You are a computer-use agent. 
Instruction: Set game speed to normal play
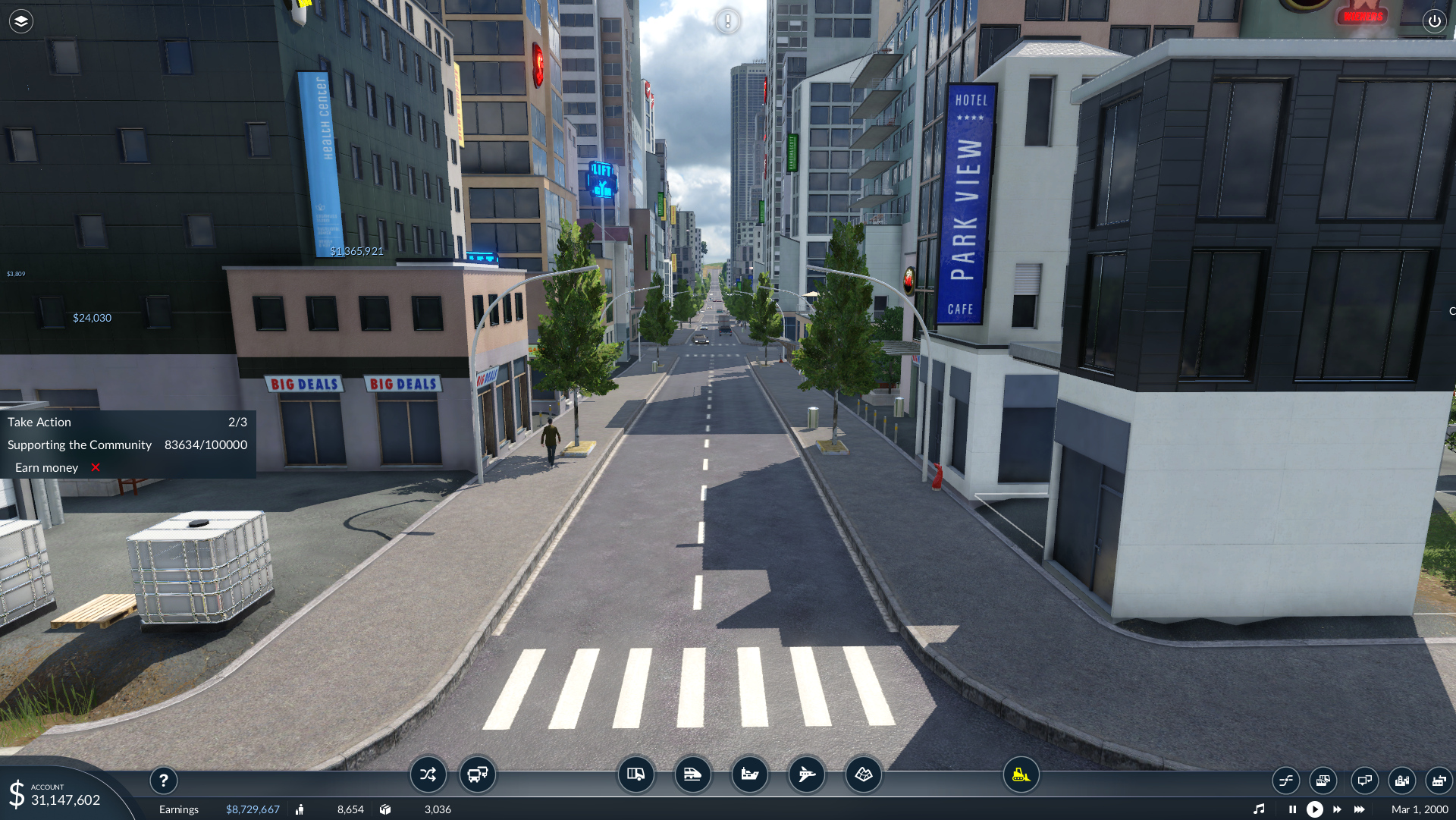(1315, 809)
